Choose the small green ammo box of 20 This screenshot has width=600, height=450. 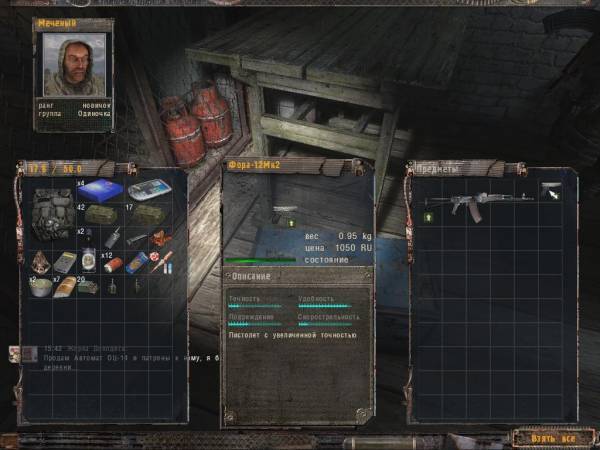pos(87,287)
